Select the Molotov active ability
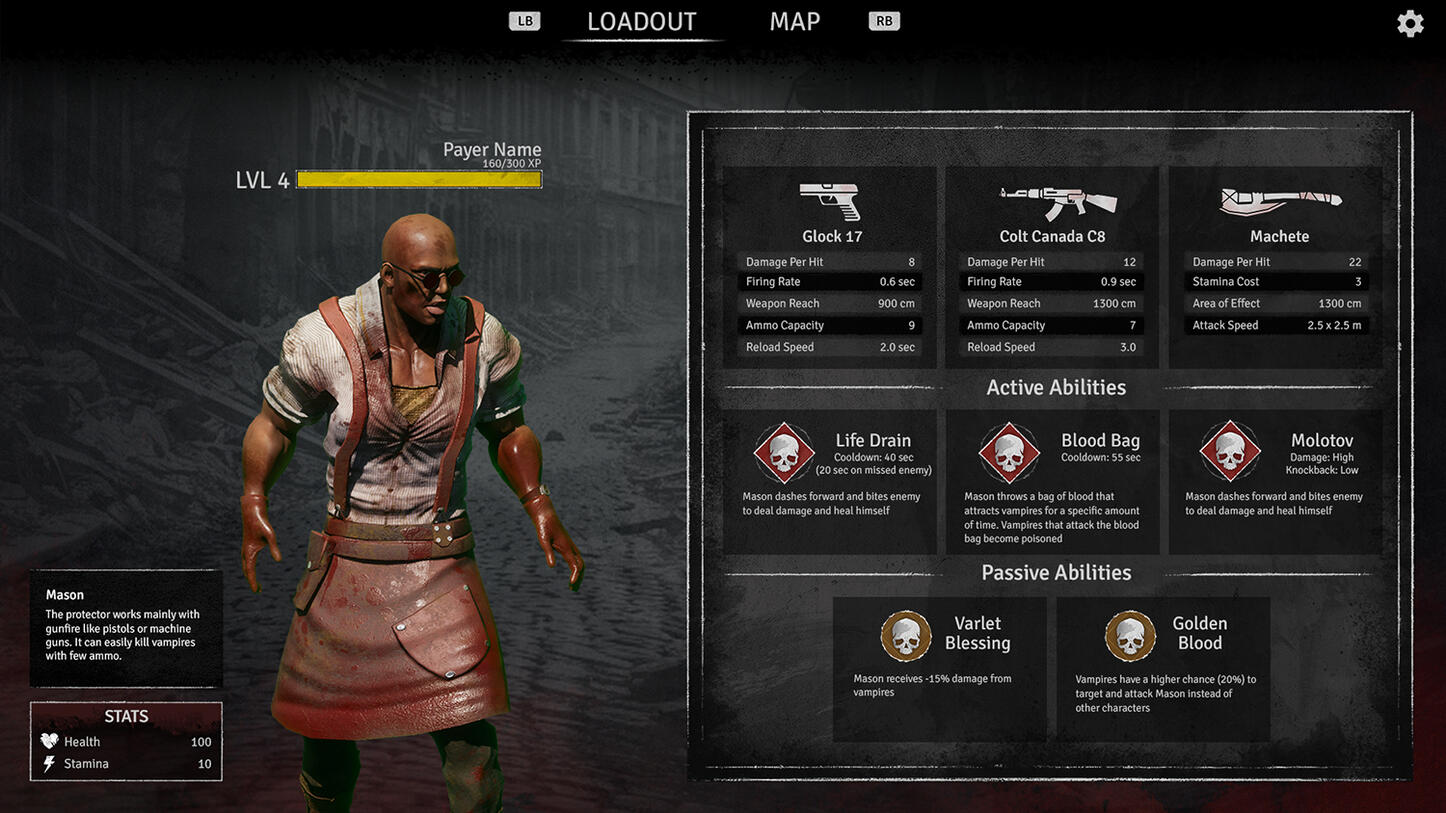Image resolution: width=1446 pixels, height=813 pixels. tap(1276, 480)
